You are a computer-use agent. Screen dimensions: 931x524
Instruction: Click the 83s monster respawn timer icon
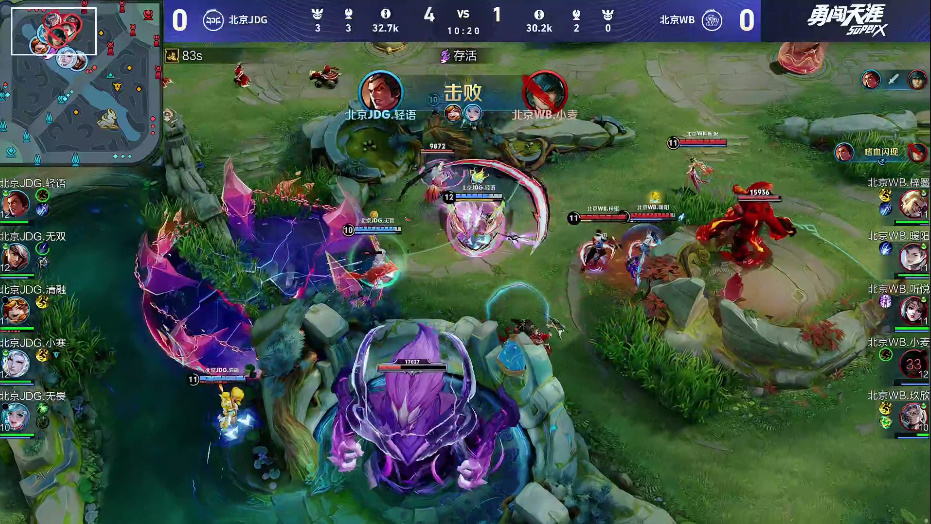[173, 56]
